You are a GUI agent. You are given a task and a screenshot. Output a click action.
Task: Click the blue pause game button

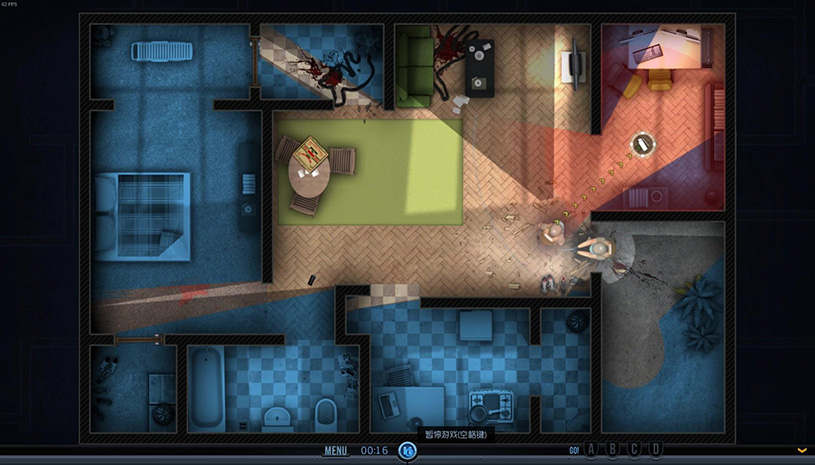point(408,451)
